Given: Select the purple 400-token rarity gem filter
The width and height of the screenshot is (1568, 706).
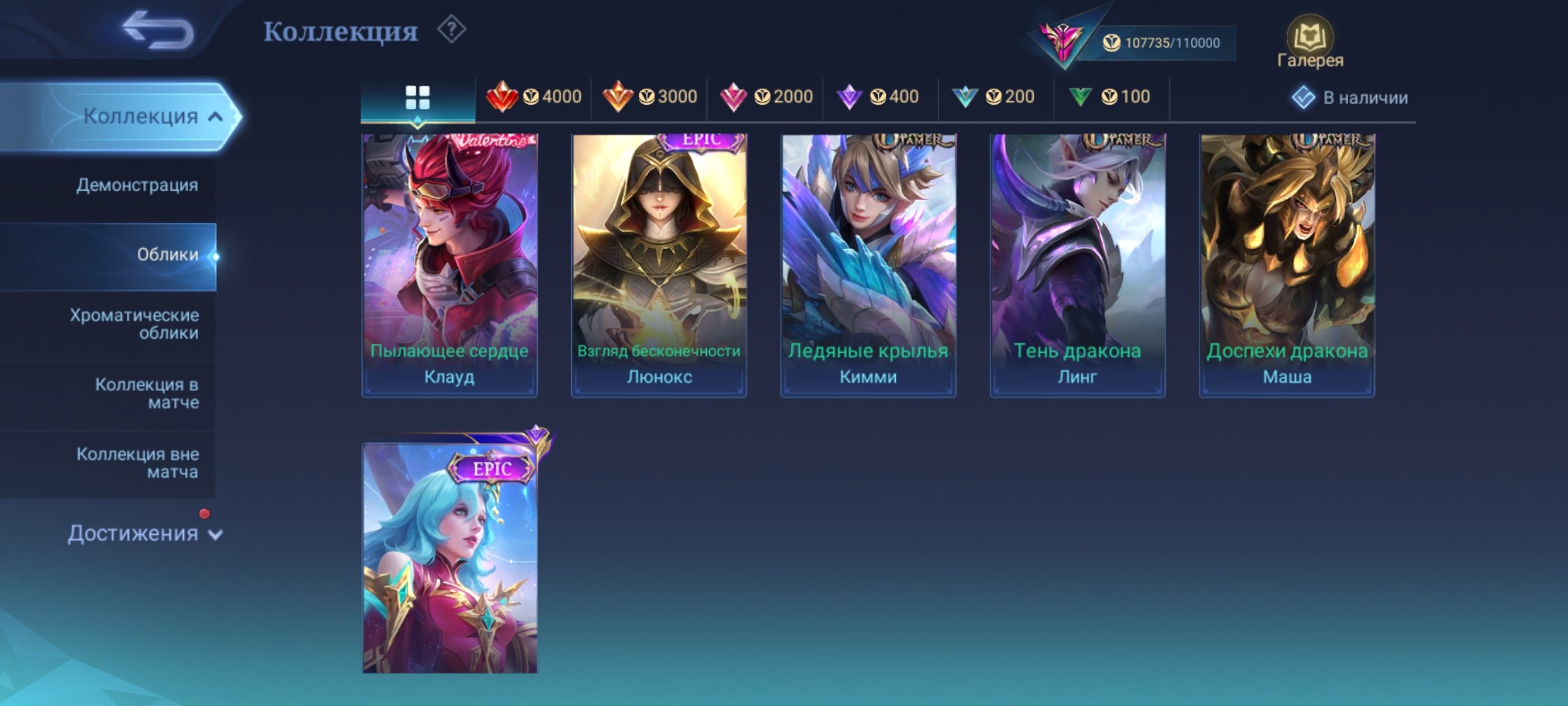Looking at the screenshot, I should pyautogui.click(x=852, y=97).
